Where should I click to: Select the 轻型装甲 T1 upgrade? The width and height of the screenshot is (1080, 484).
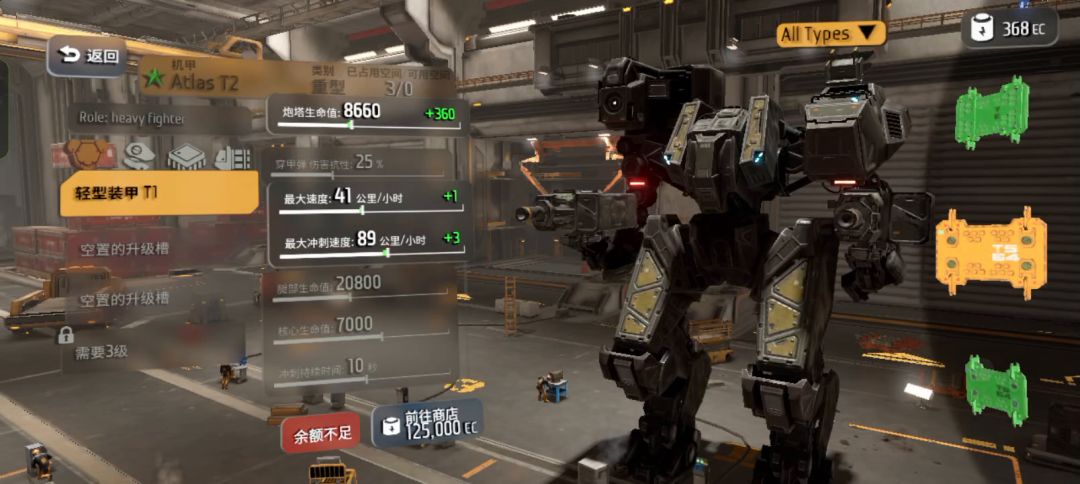159,192
